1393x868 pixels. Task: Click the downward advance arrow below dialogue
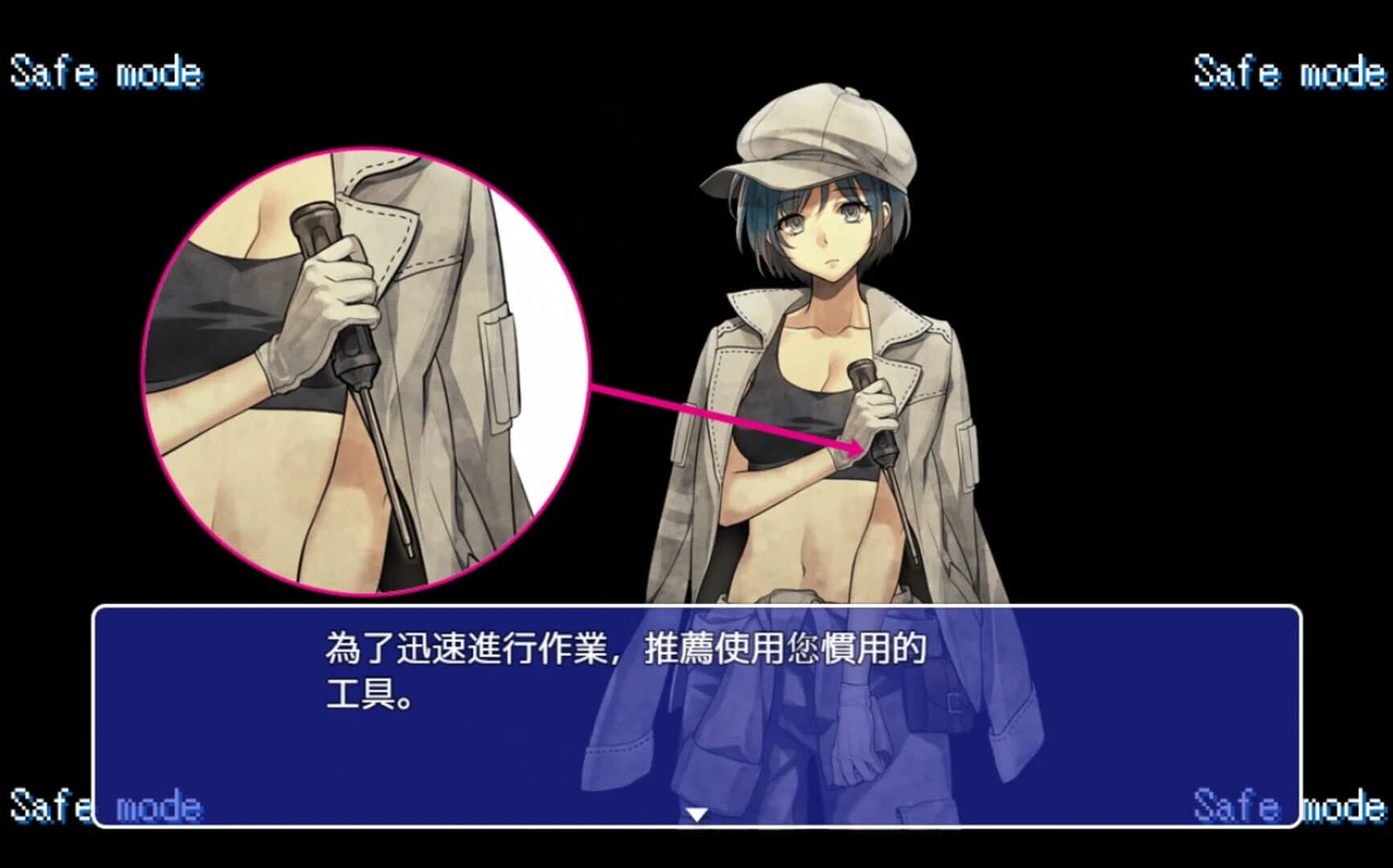tap(696, 813)
